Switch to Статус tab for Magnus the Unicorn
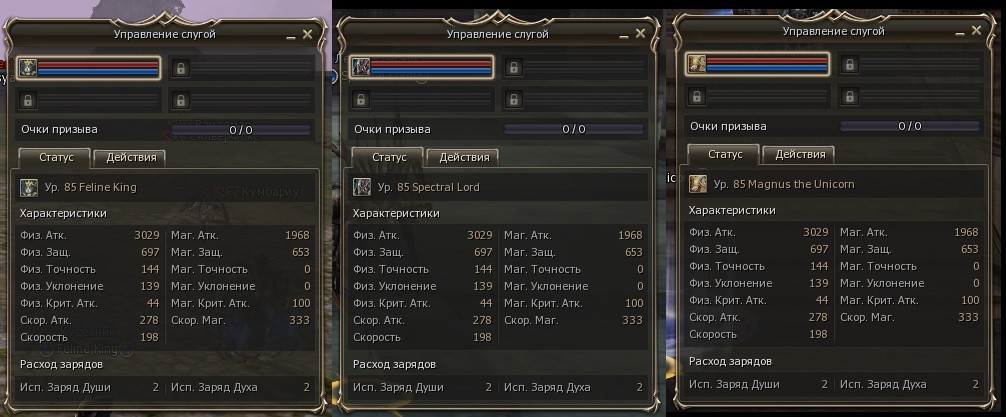1006x417 pixels. pyautogui.click(x=725, y=154)
